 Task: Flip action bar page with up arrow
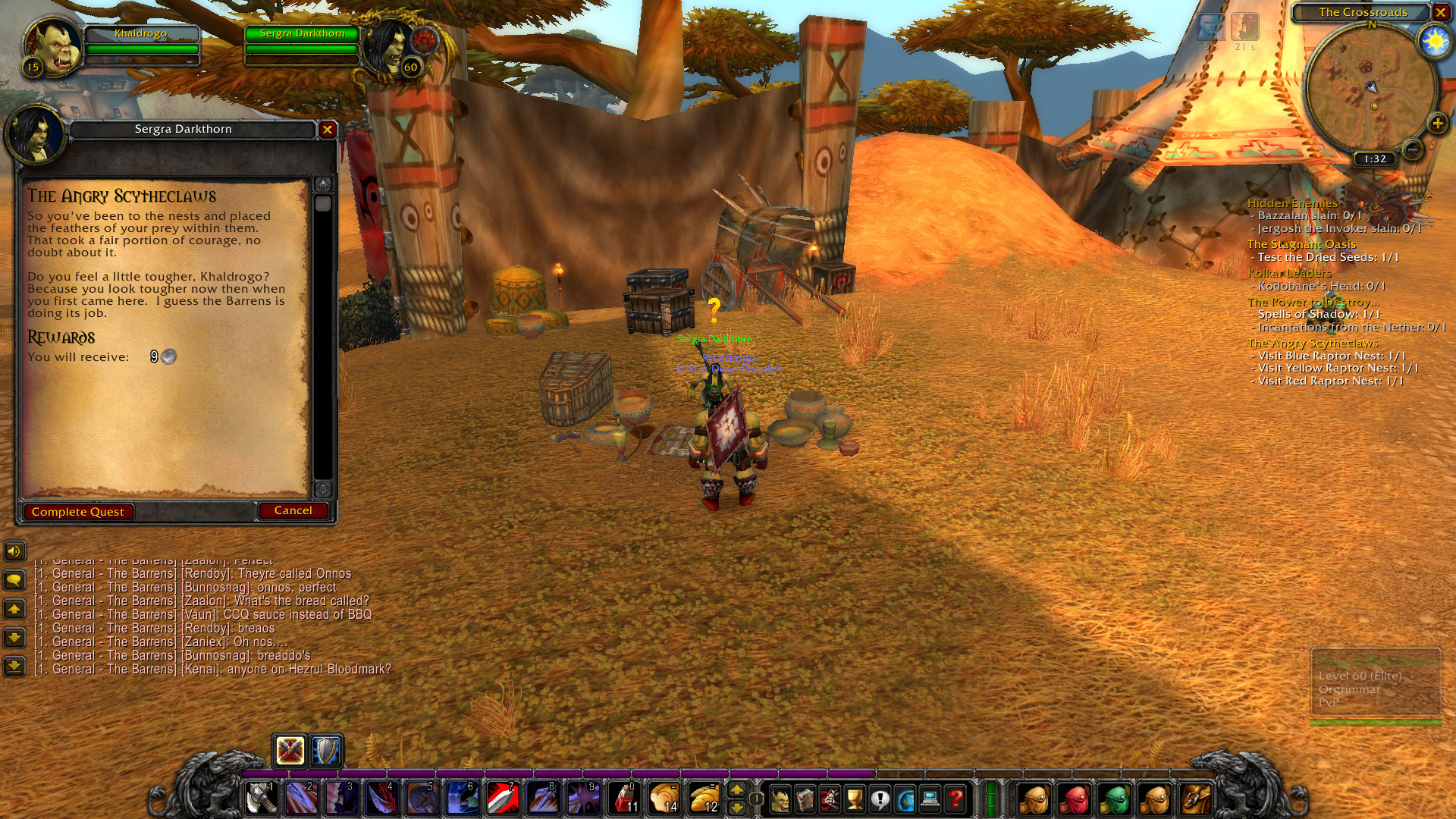point(737,790)
